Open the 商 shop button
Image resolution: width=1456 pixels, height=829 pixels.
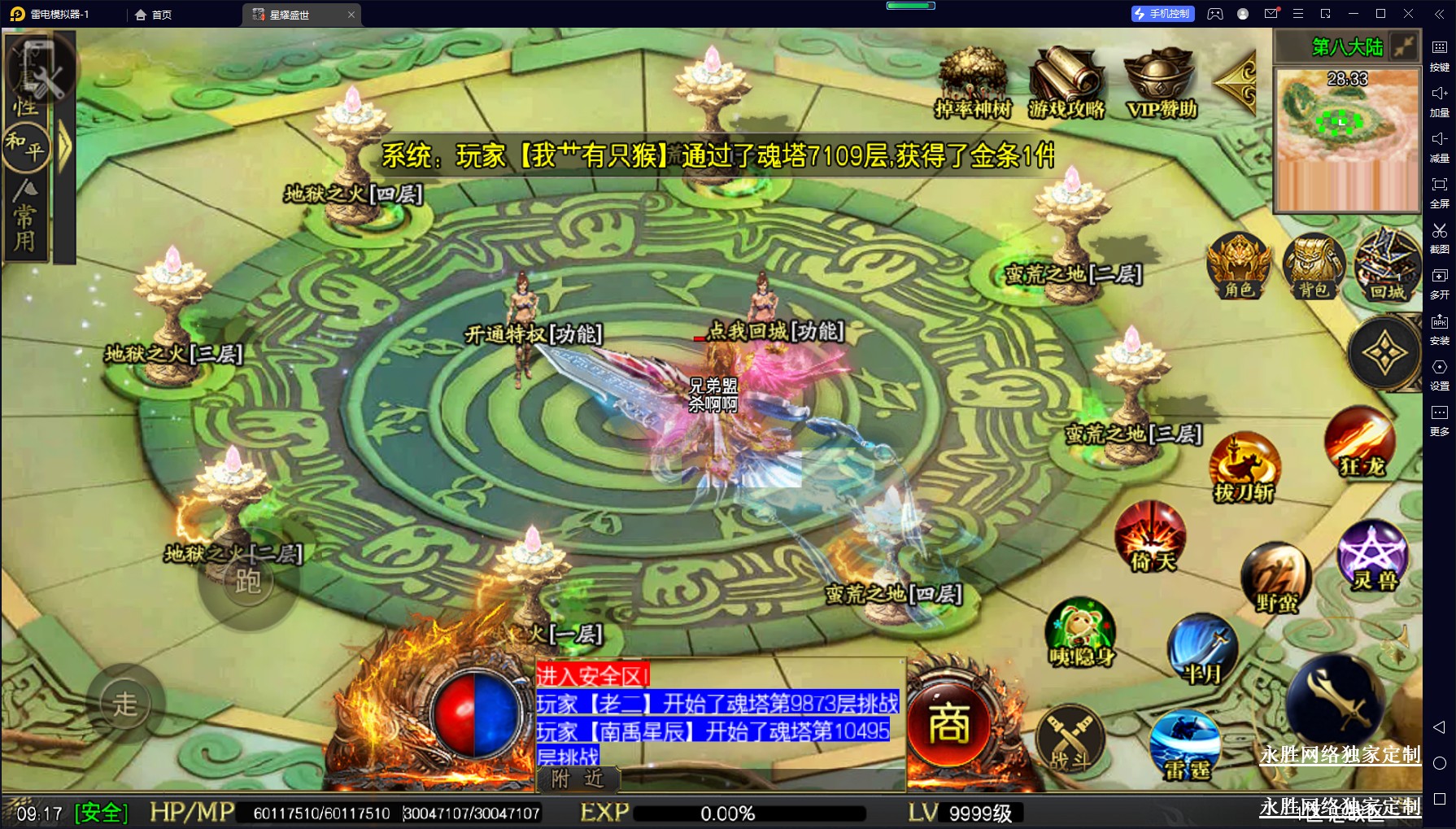948,724
